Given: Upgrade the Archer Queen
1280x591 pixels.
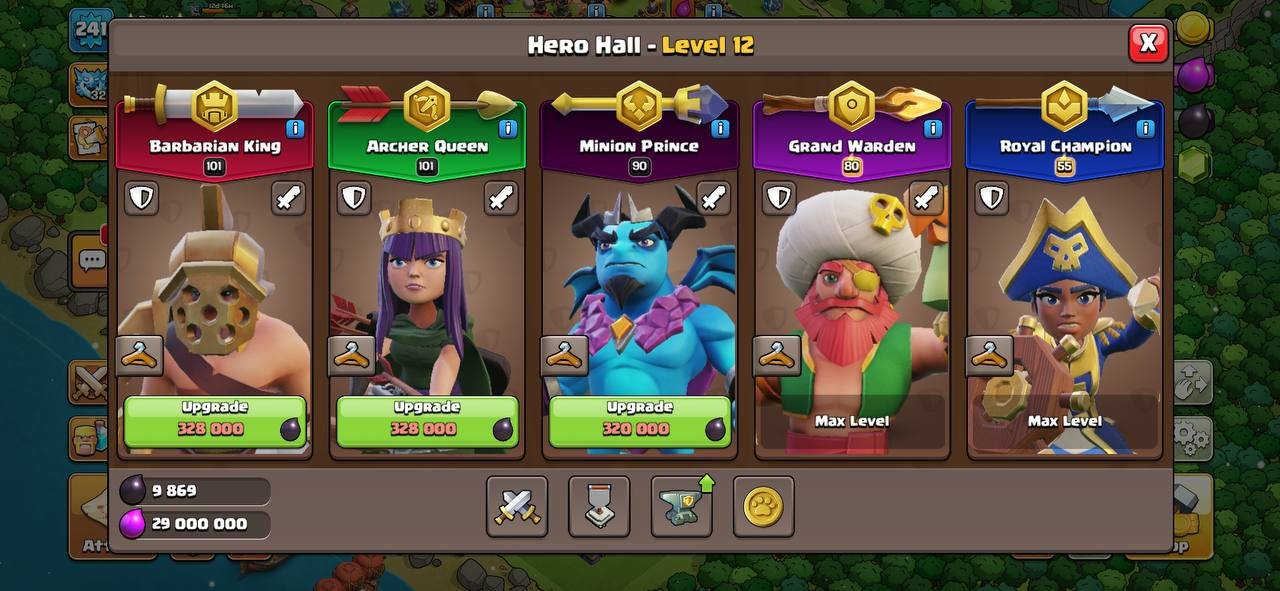Looking at the screenshot, I should [427, 420].
